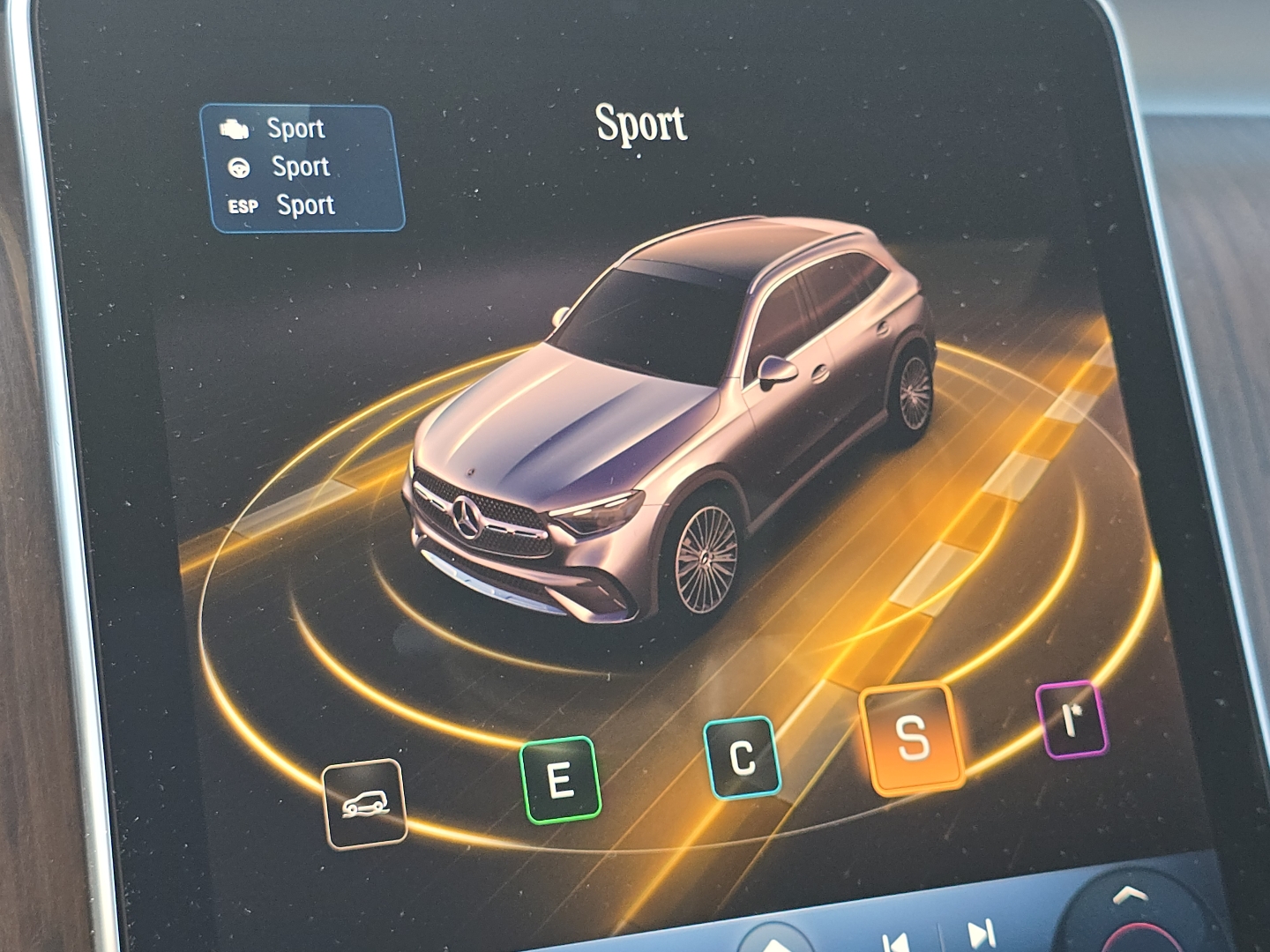The height and width of the screenshot is (952, 1270).
Task: Tap the ESP icon in the settings panel
Action: pos(242,206)
